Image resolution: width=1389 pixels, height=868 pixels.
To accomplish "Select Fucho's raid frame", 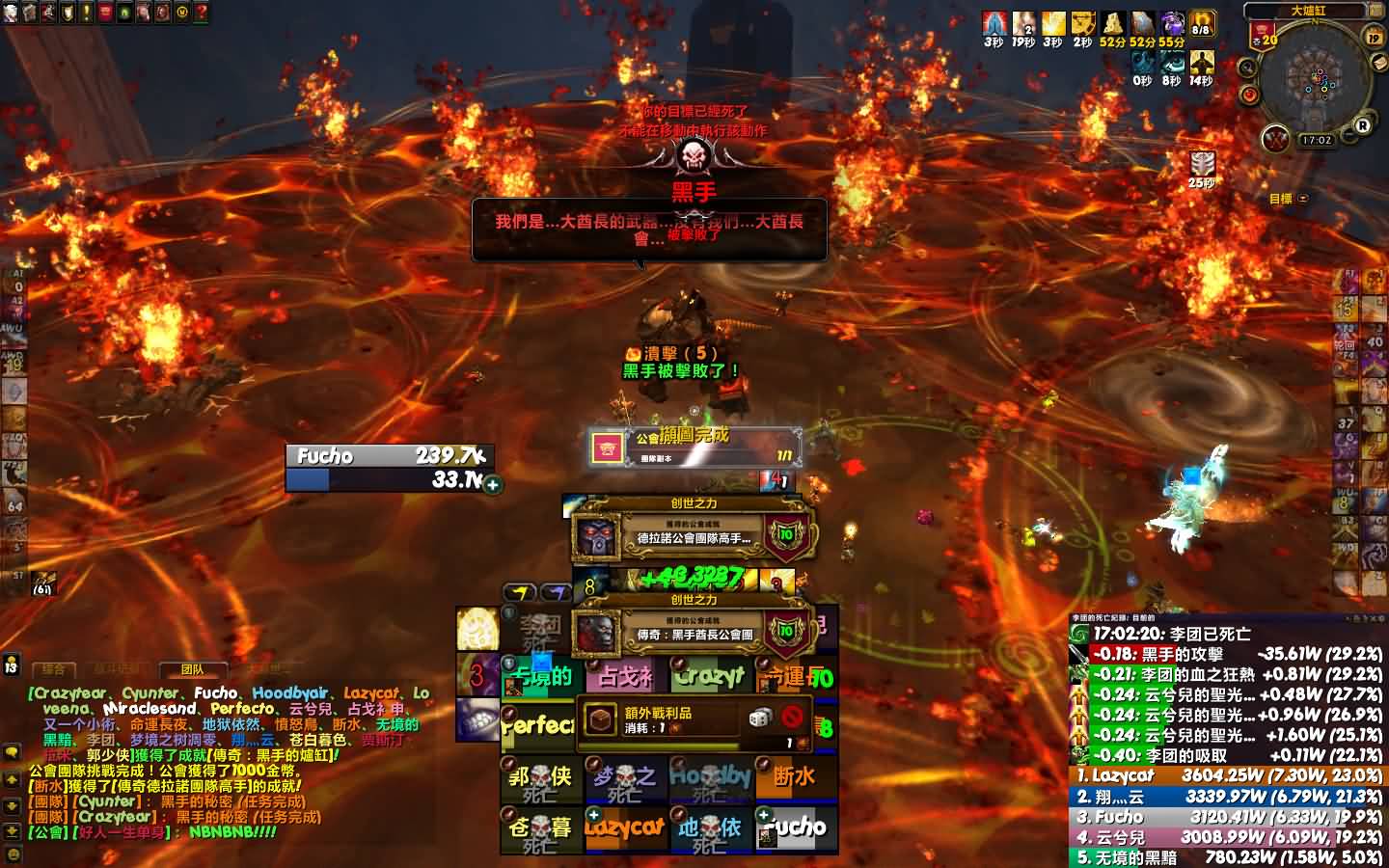I will pos(795,828).
